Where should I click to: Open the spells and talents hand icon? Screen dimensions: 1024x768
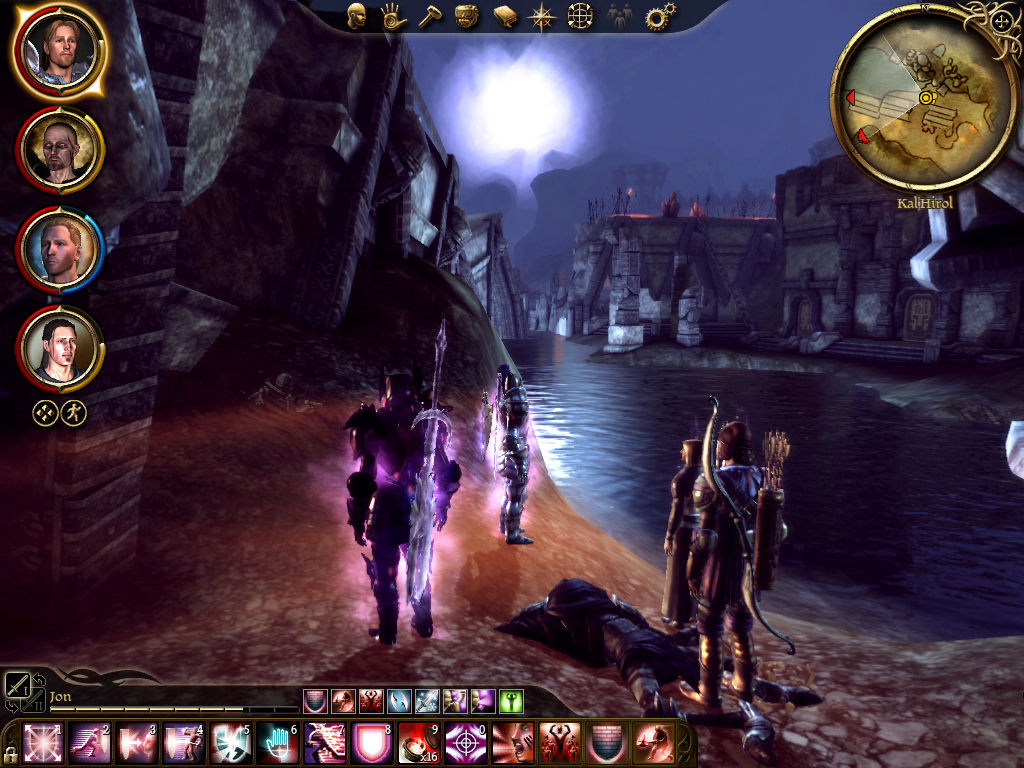tap(391, 16)
